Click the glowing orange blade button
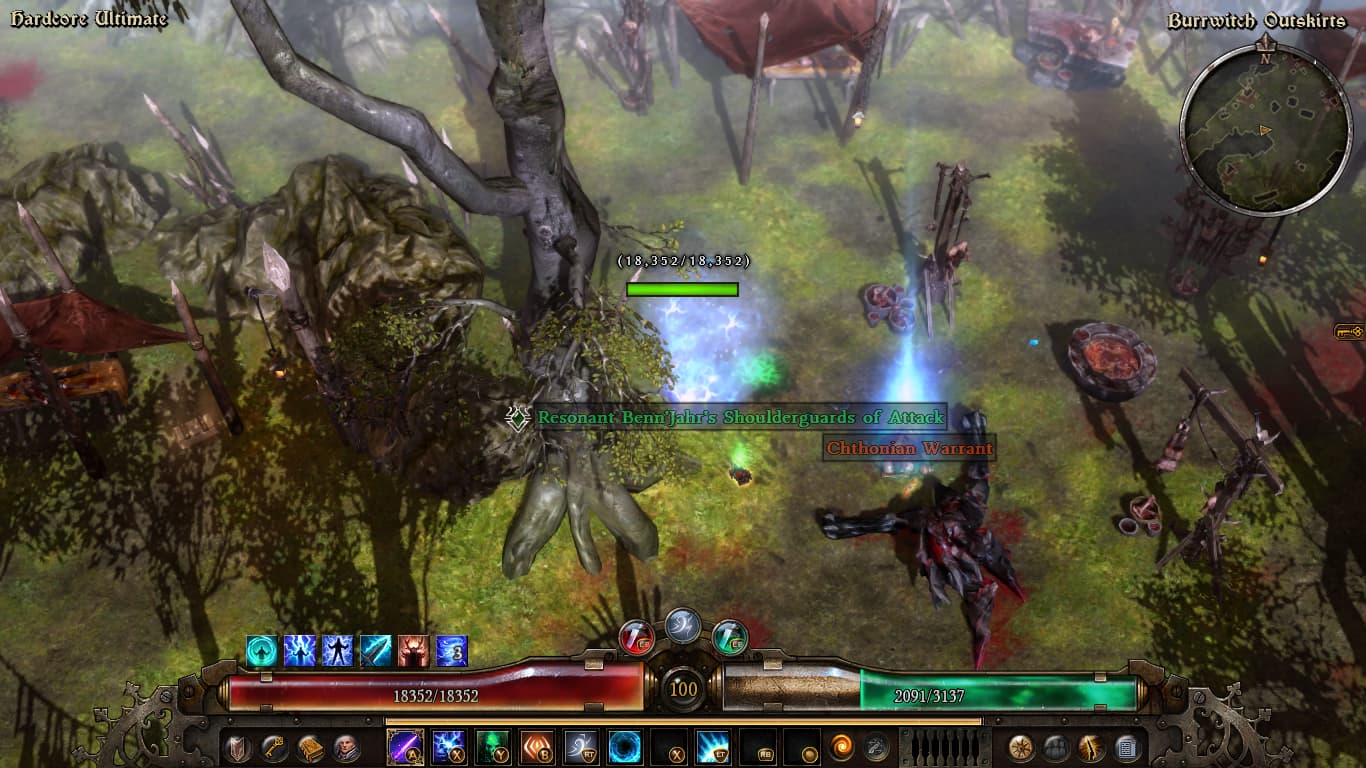Screen dimensions: 1366x768 coord(1091,747)
